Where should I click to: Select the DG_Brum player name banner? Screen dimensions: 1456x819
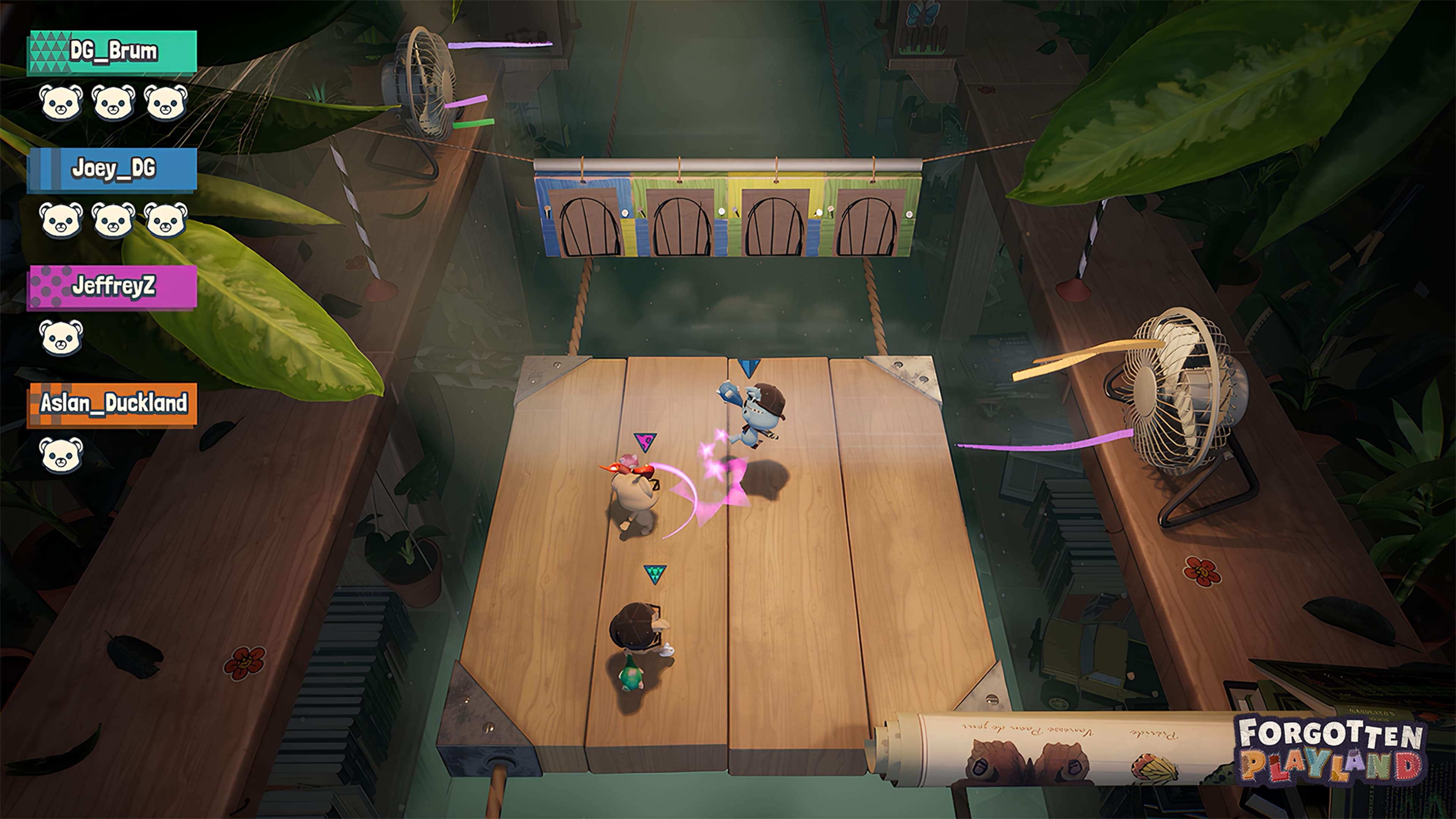(112, 52)
